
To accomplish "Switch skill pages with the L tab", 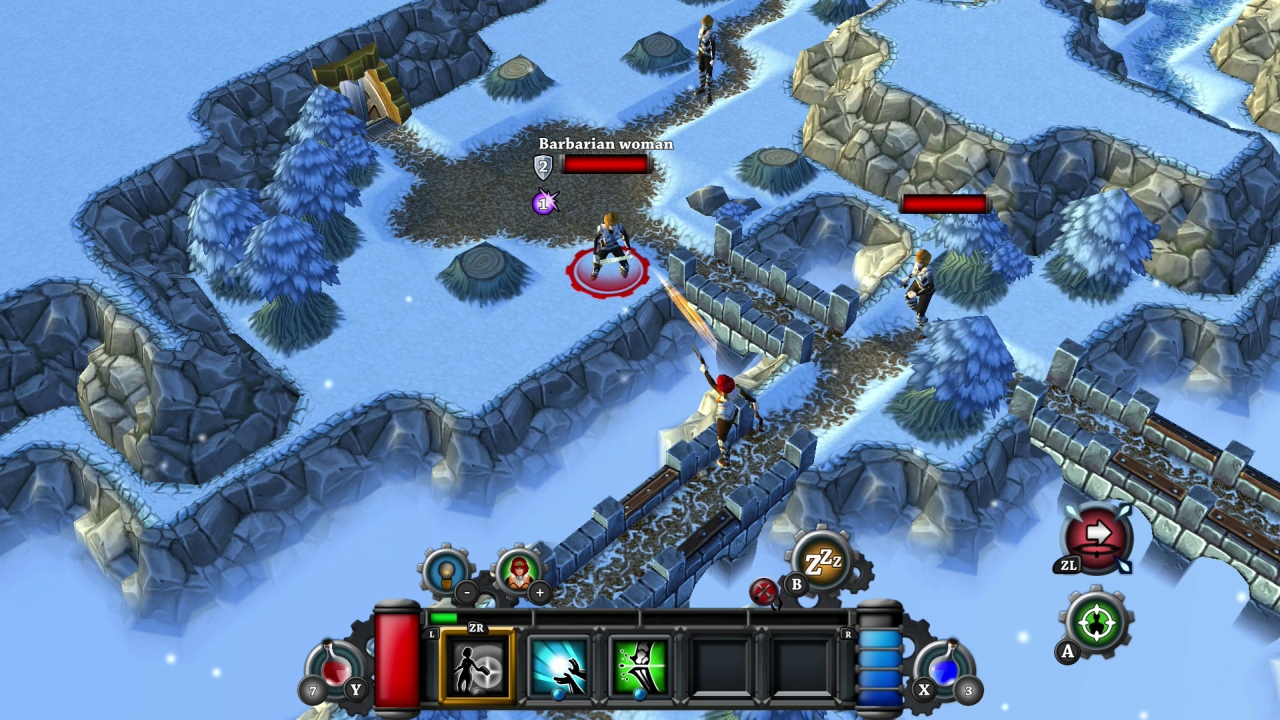I will [432, 634].
